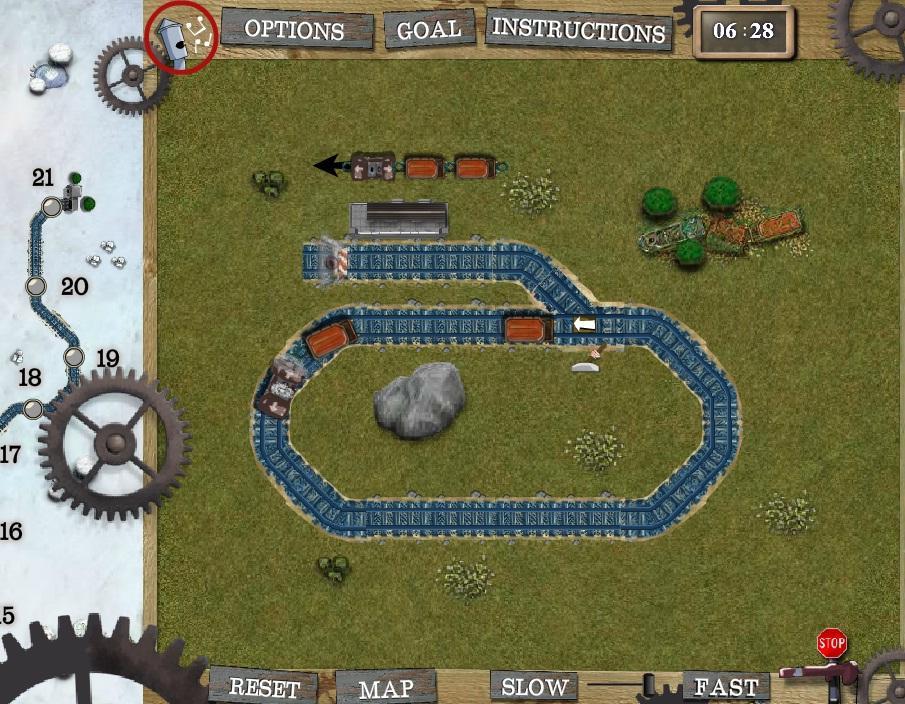This screenshot has height=704, width=905.
Task: Activate the red STOP sign lever
Action: (831, 644)
